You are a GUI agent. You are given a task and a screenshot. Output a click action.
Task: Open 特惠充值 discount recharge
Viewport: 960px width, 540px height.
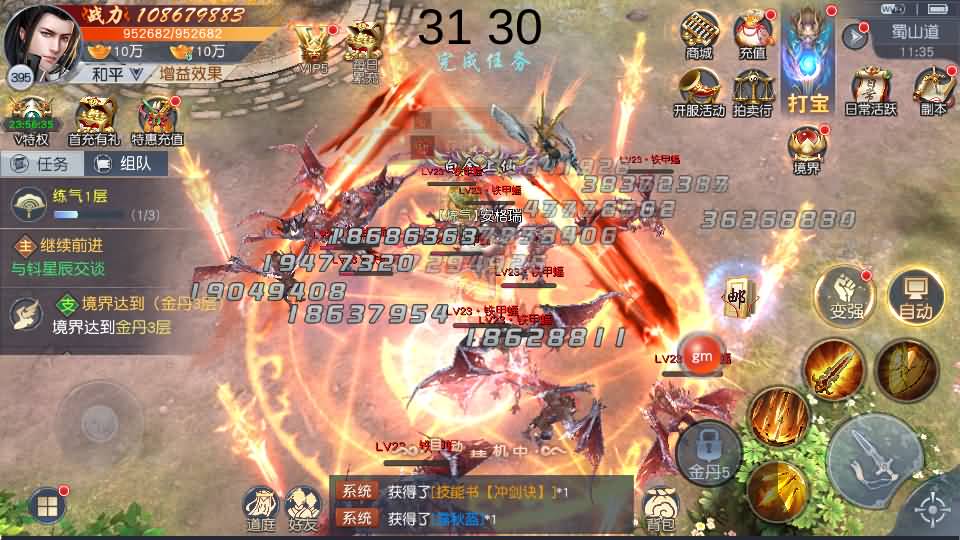[x=157, y=121]
